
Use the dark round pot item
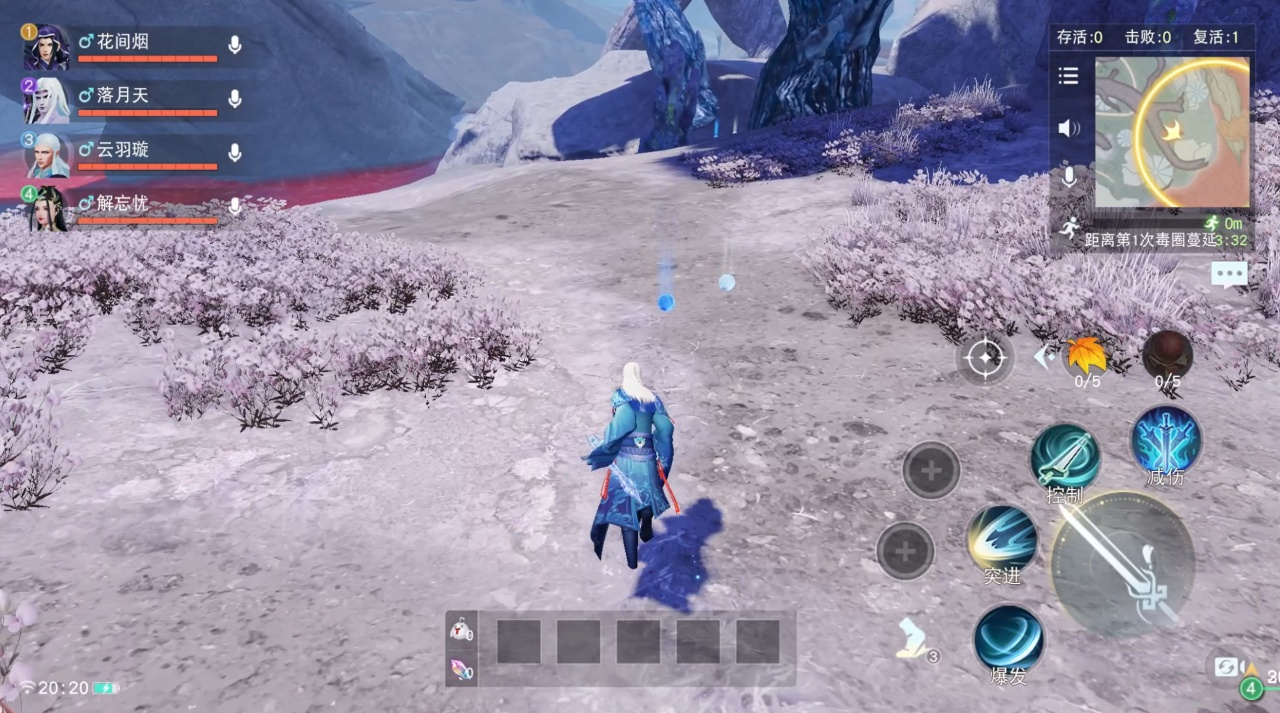tap(1167, 355)
